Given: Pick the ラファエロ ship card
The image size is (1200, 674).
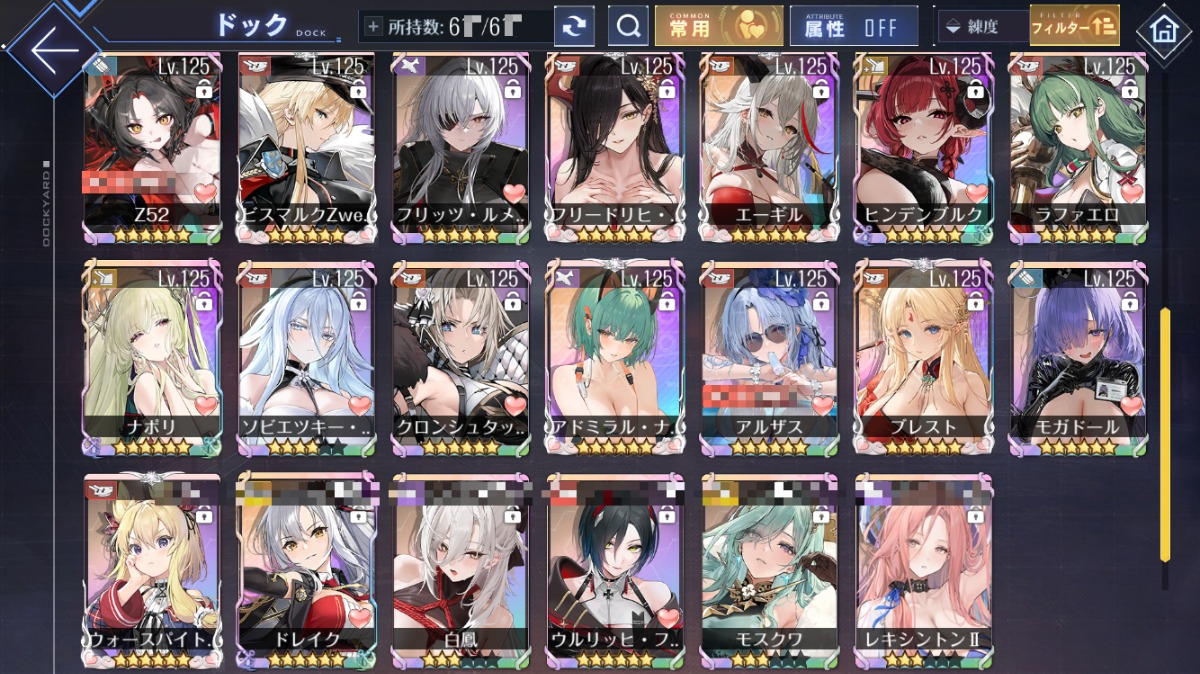Looking at the screenshot, I should click(x=1077, y=150).
